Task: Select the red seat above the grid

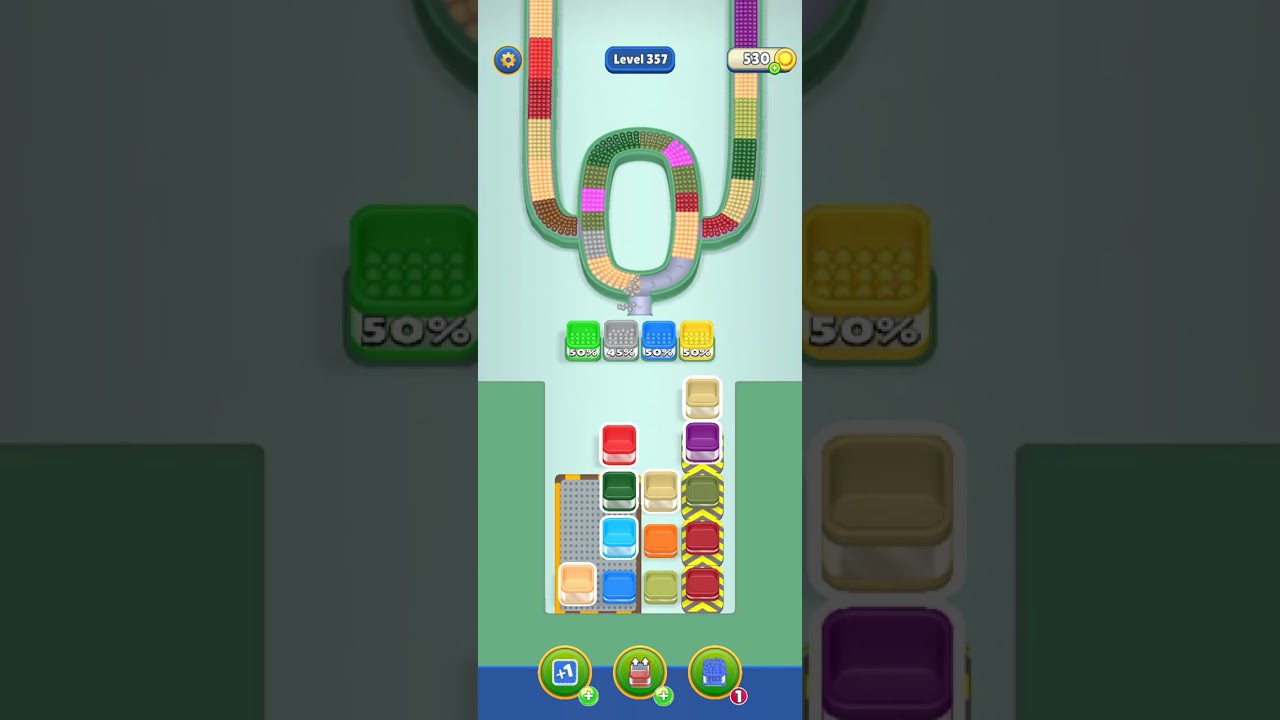Action: (x=618, y=444)
